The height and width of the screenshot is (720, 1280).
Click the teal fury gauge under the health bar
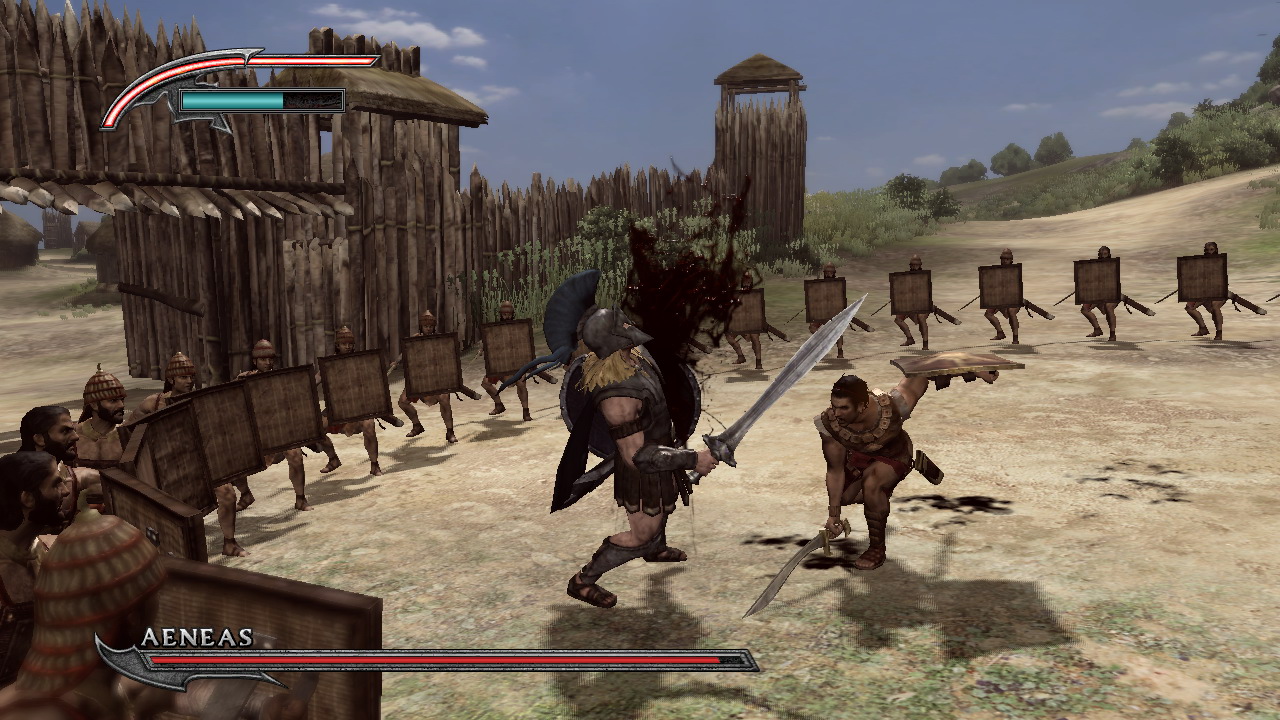pos(240,98)
